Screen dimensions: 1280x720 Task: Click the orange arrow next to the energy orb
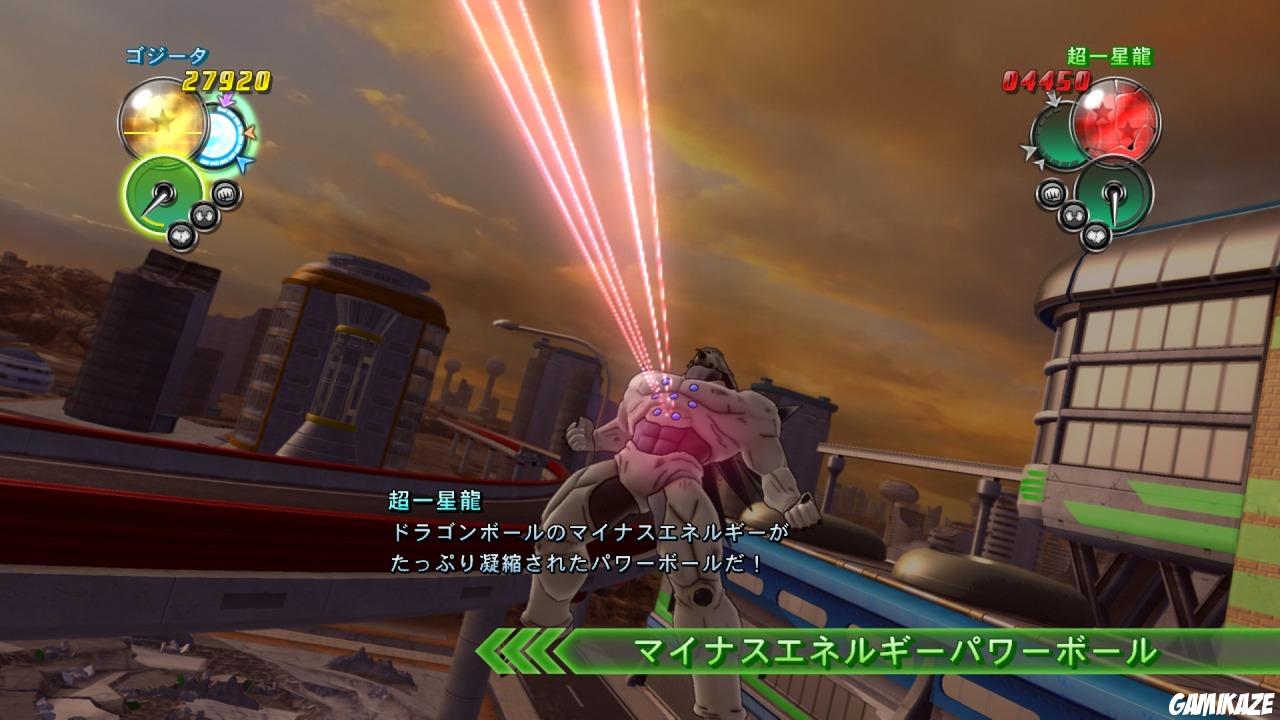pos(250,132)
